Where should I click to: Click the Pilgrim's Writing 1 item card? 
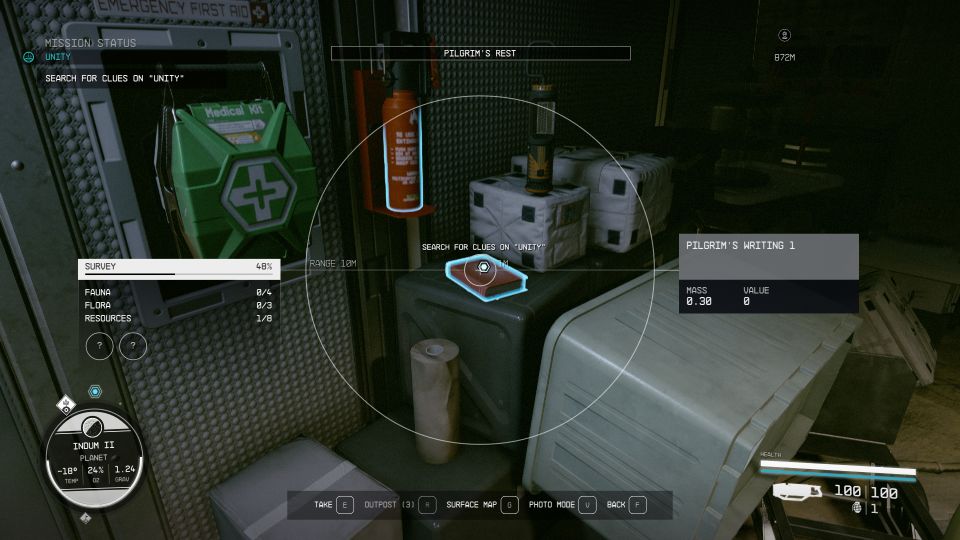768,273
